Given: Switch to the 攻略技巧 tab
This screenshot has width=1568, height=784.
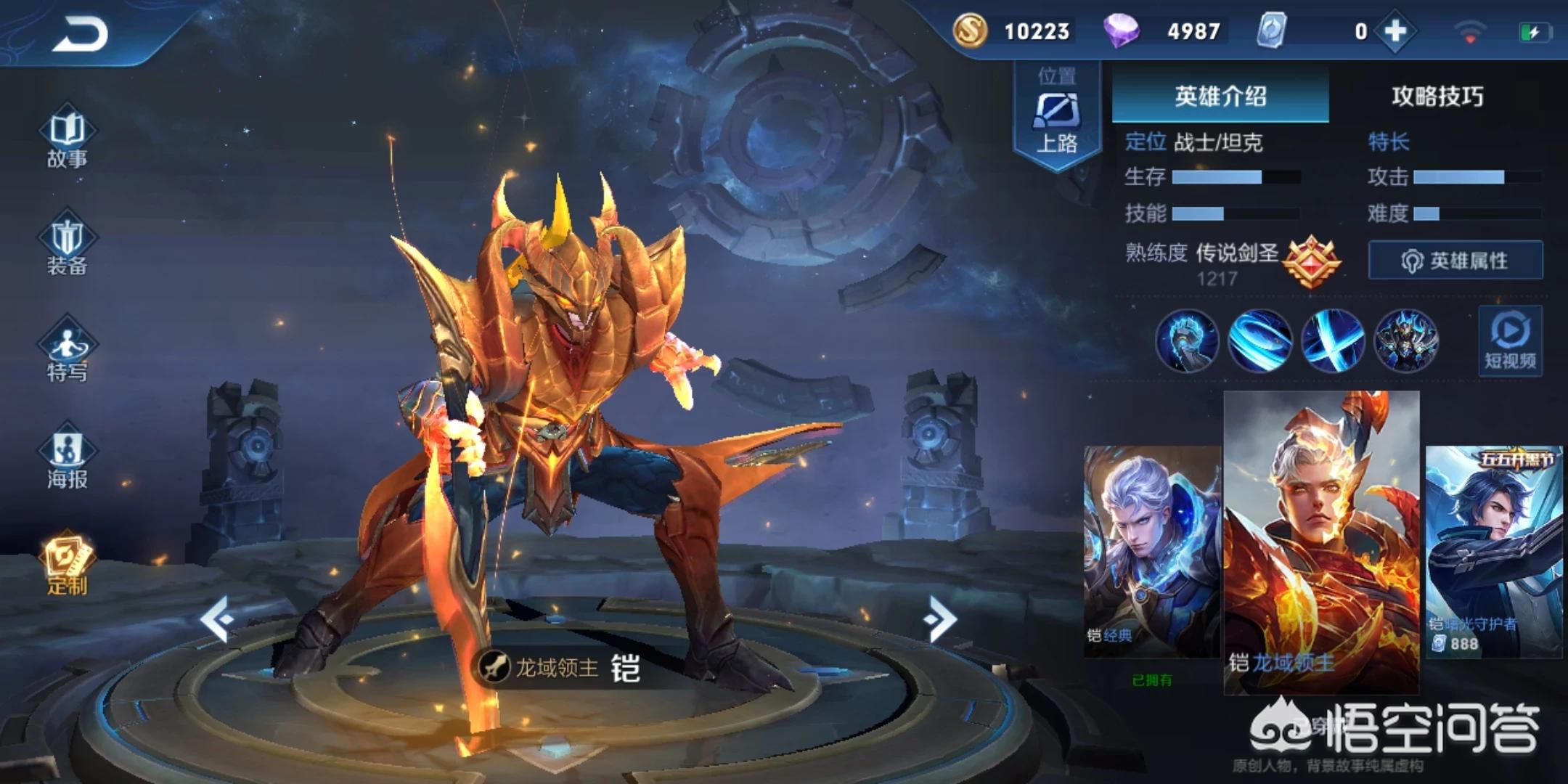Looking at the screenshot, I should [x=1437, y=95].
